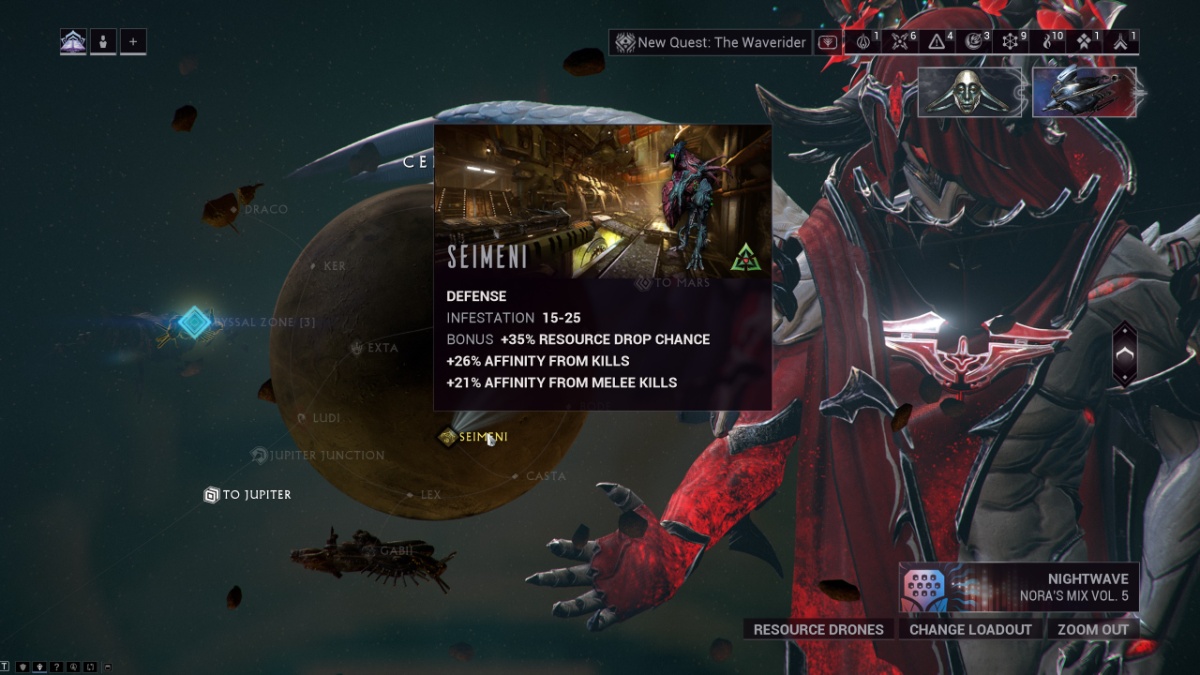Open the invasions crossed-blades icon
This screenshot has height=675, width=1200.
900,42
